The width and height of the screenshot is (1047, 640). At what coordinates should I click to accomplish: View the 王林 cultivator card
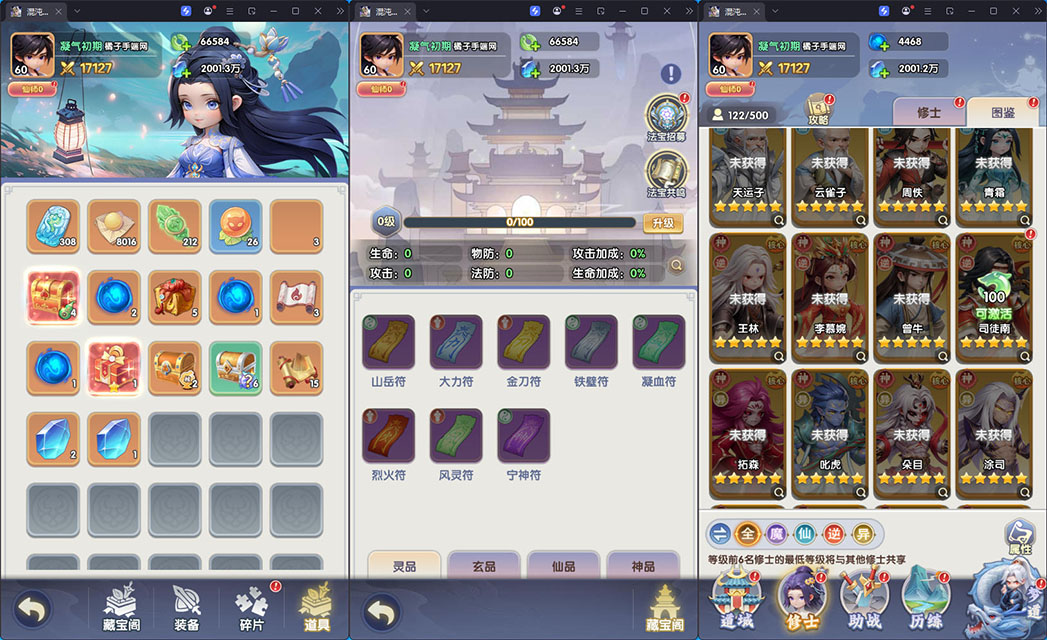pos(748,297)
